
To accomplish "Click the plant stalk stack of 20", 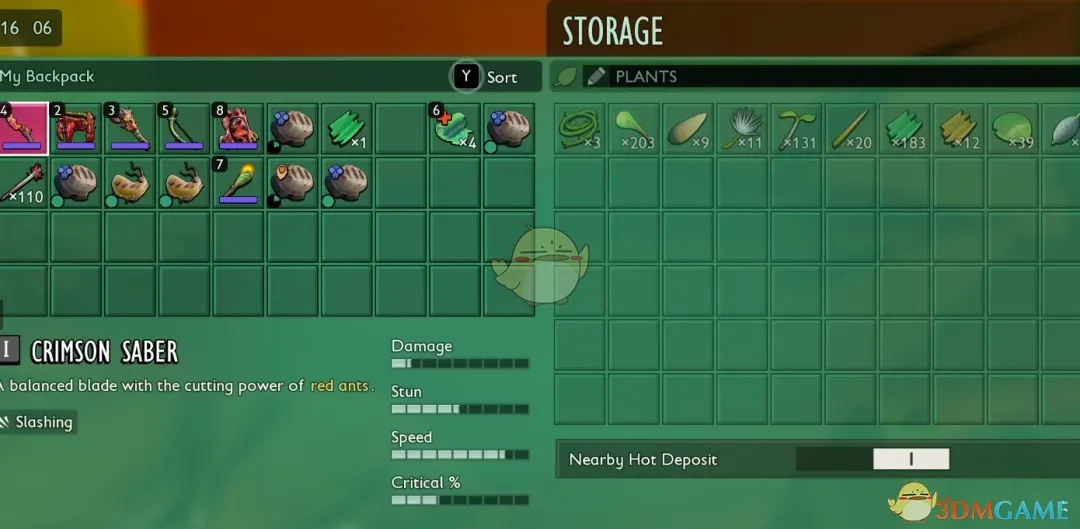I will pos(850,129).
